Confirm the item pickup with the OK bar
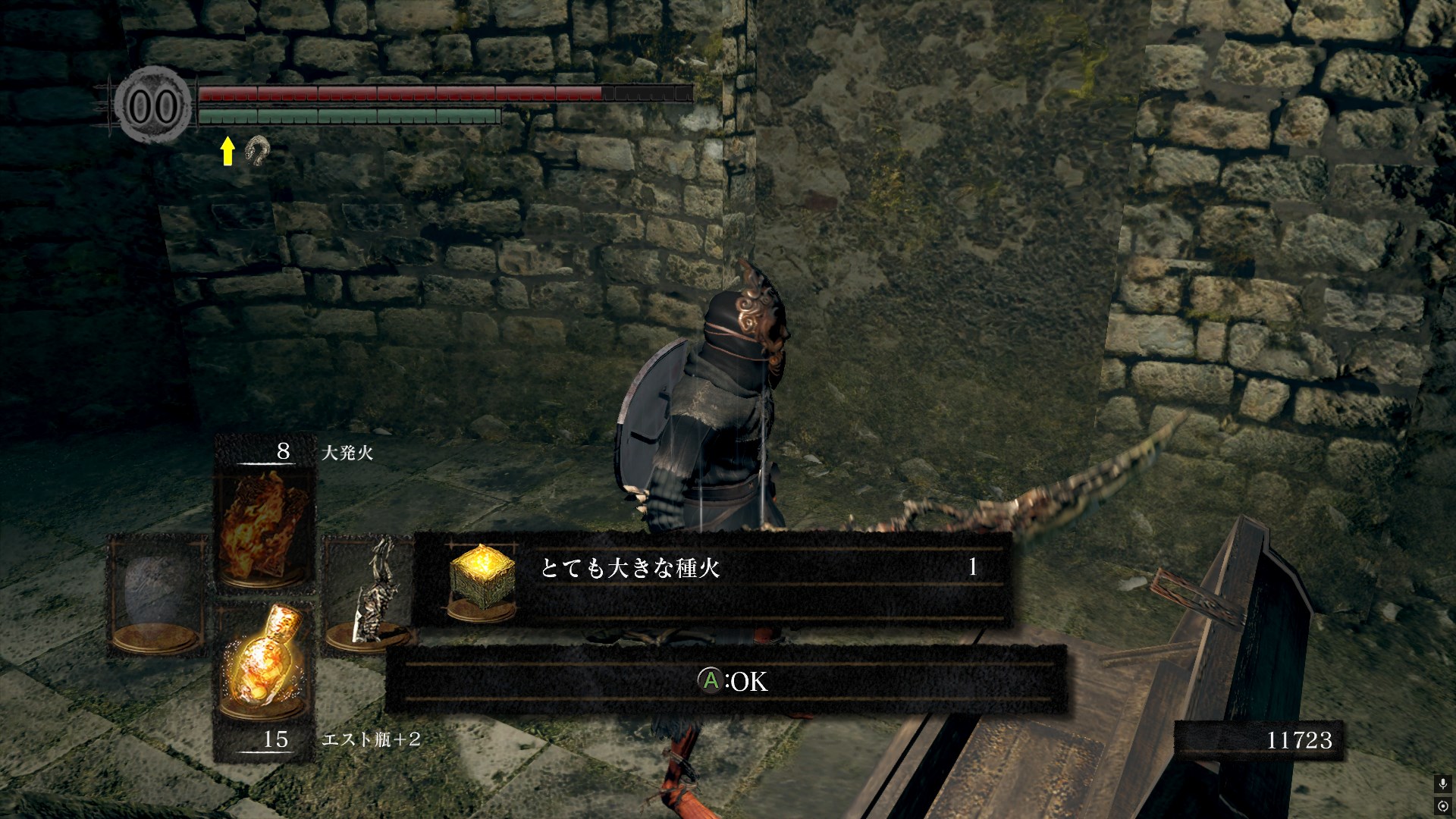 (726, 681)
